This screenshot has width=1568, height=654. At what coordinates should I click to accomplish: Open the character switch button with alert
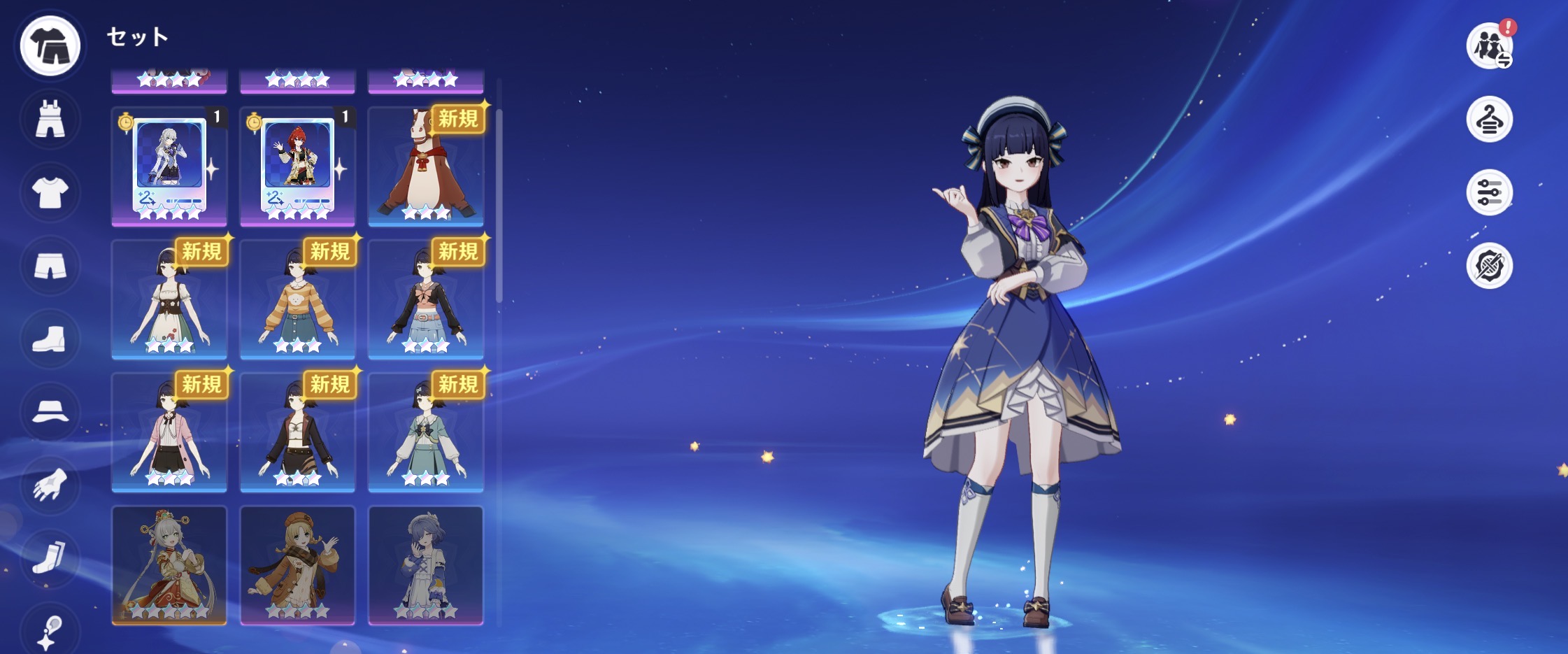click(1489, 46)
